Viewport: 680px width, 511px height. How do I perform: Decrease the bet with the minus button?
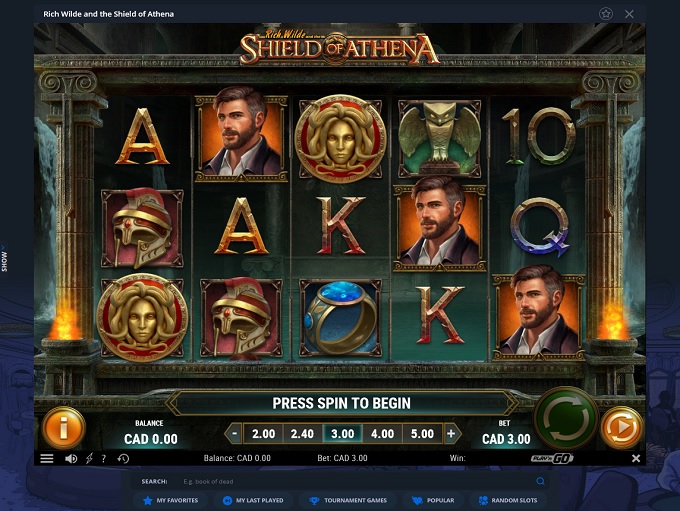[x=234, y=434]
